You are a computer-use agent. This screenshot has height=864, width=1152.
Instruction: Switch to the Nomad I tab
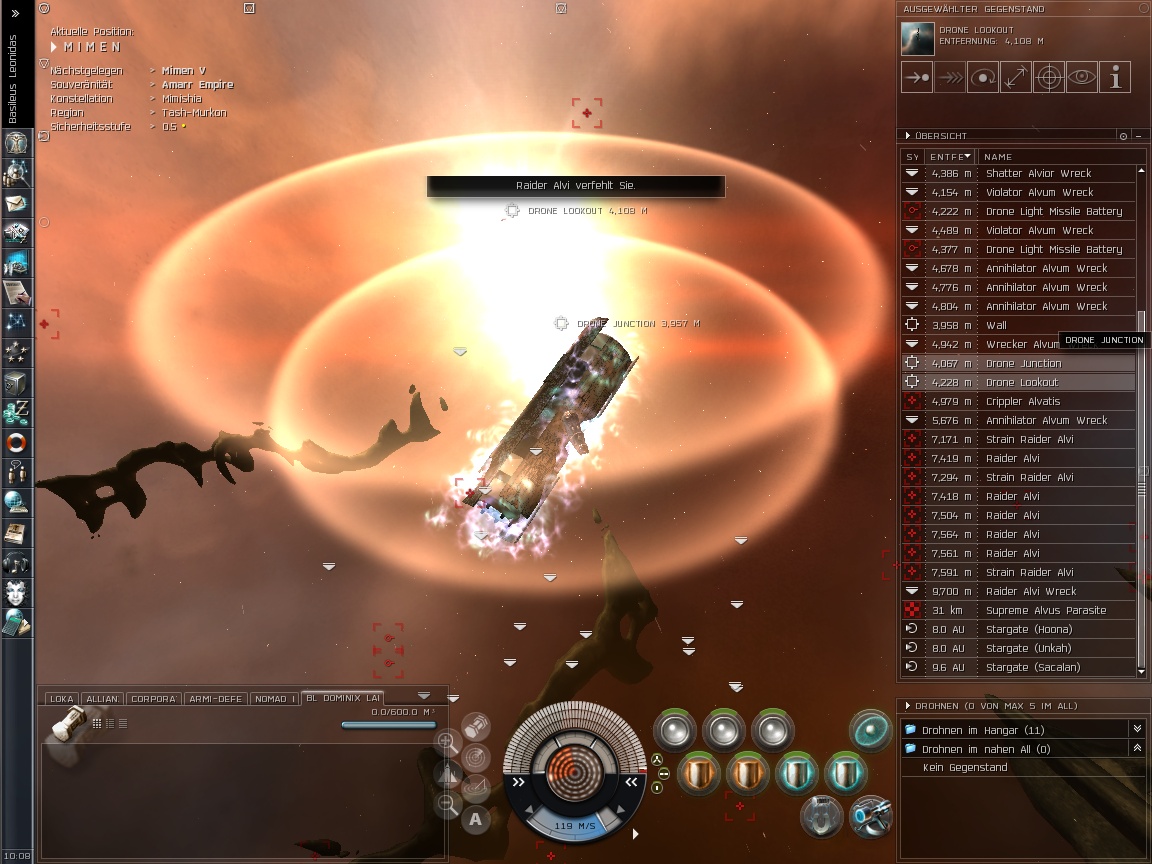(x=273, y=698)
